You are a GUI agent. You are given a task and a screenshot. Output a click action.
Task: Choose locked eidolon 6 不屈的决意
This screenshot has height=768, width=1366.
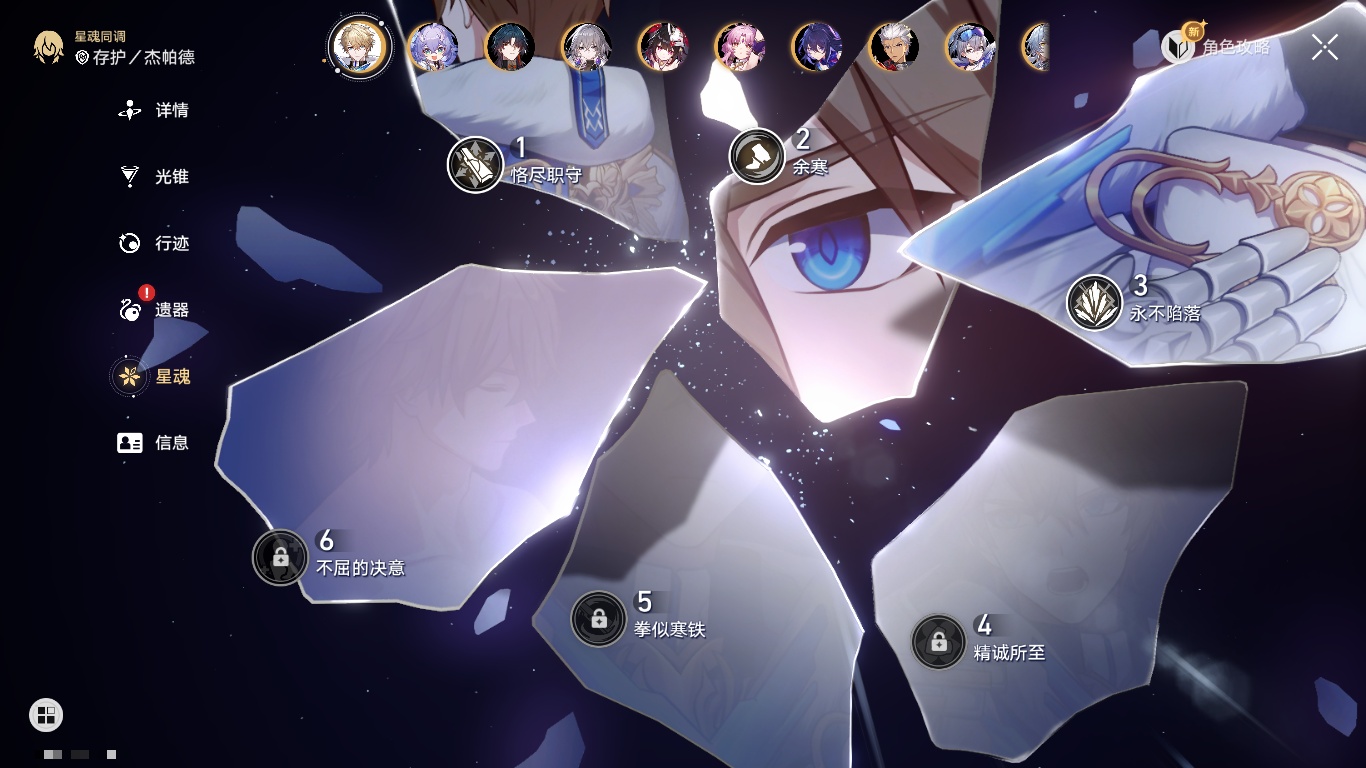tap(280, 557)
